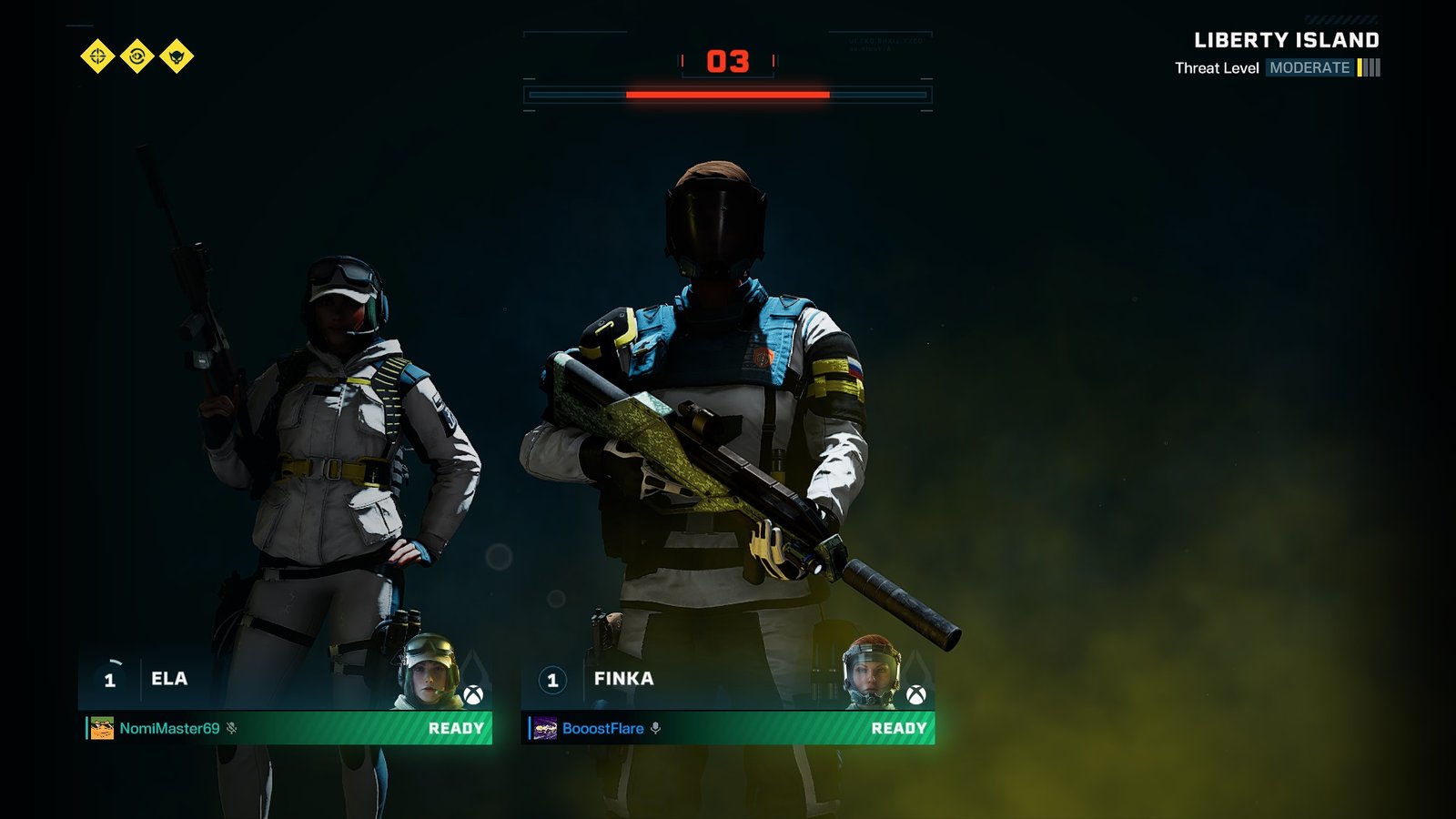1456x819 pixels.
Task: Toggle NomiMaster69's muted microphone icon
Action: 232,728
